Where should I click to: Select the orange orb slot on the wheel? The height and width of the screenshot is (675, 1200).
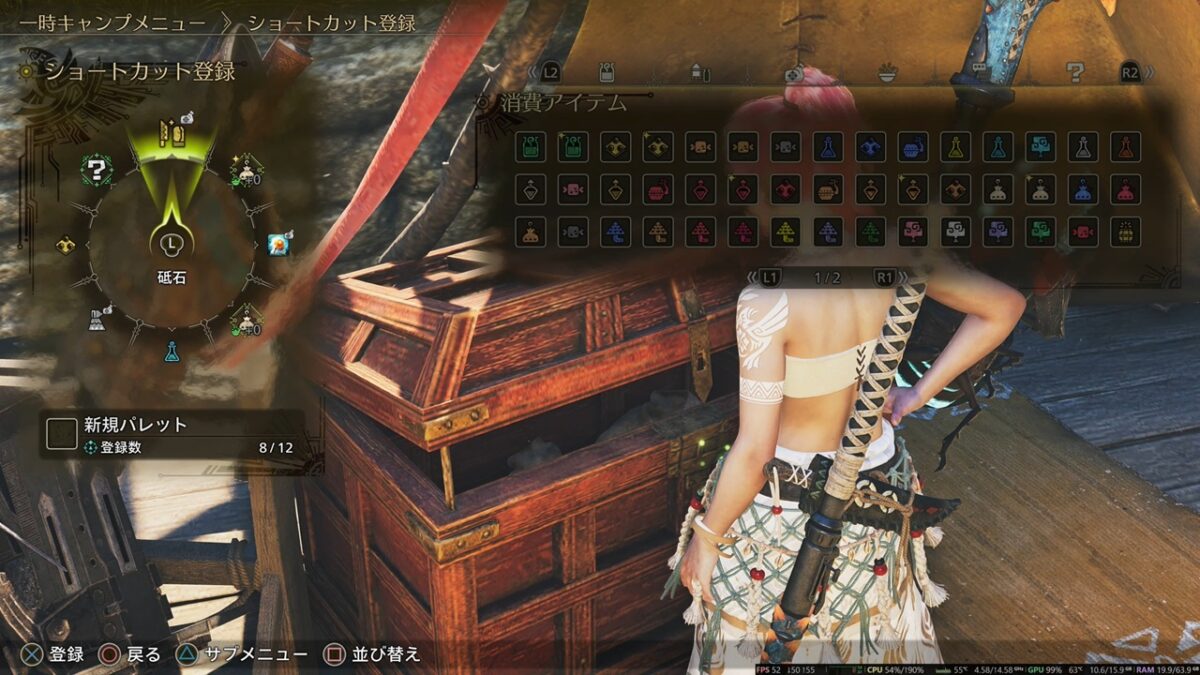[280, 243]
